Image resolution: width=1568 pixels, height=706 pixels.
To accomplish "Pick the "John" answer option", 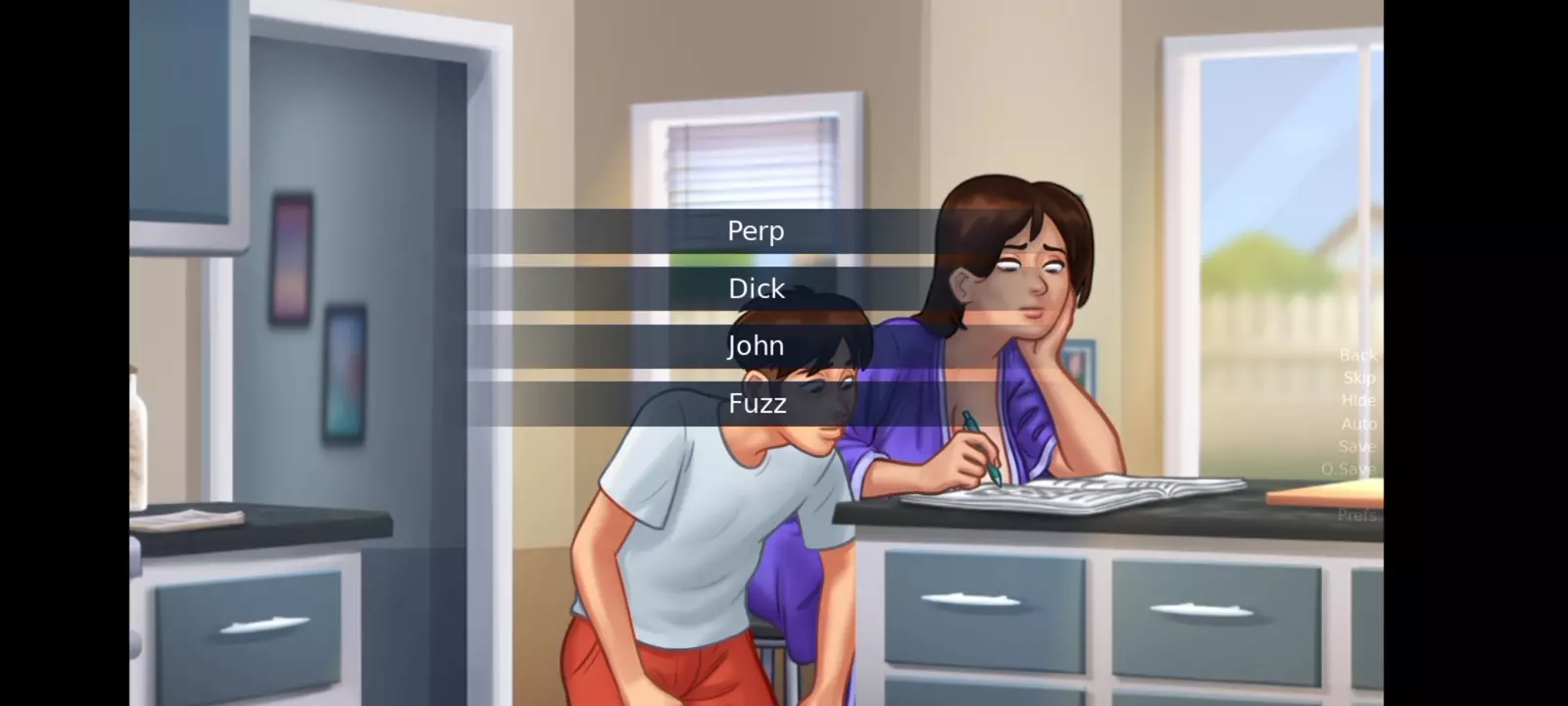I will [x=756, y=346].
